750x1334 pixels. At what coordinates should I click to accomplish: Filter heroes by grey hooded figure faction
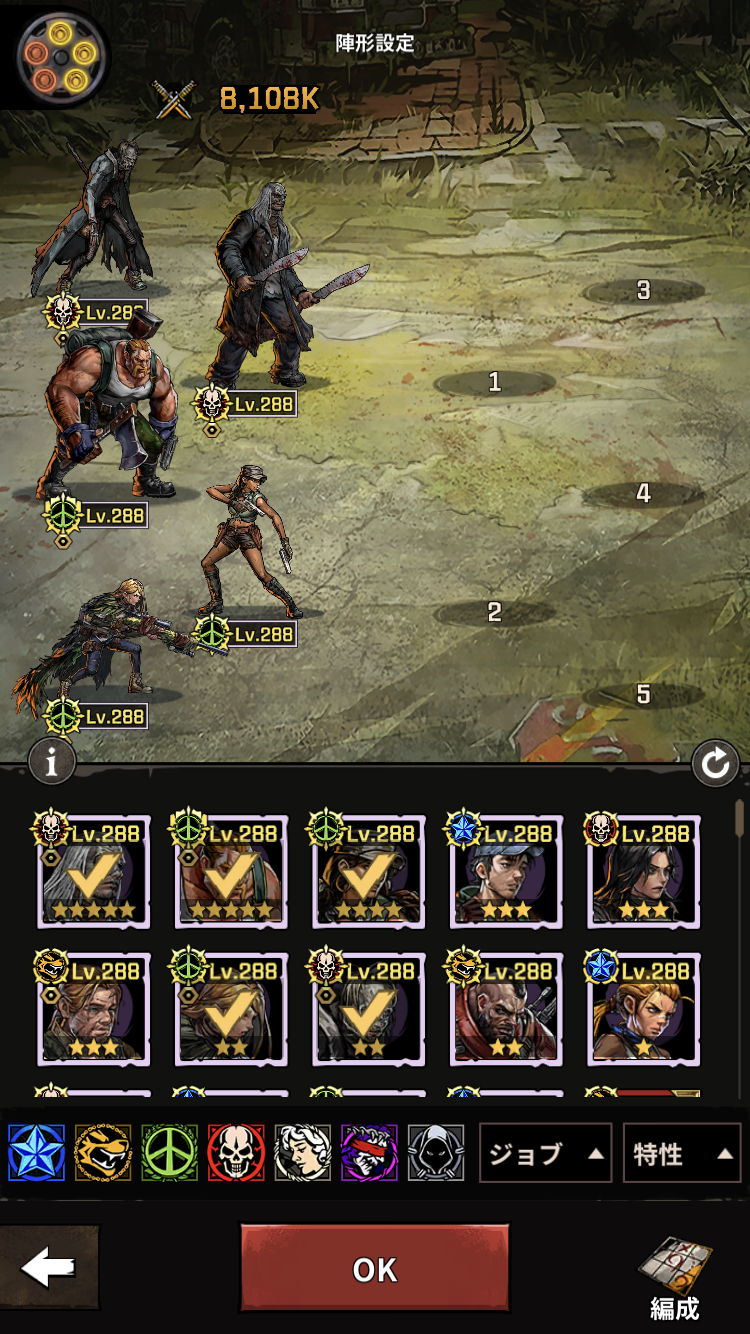tap(436, 1153)
